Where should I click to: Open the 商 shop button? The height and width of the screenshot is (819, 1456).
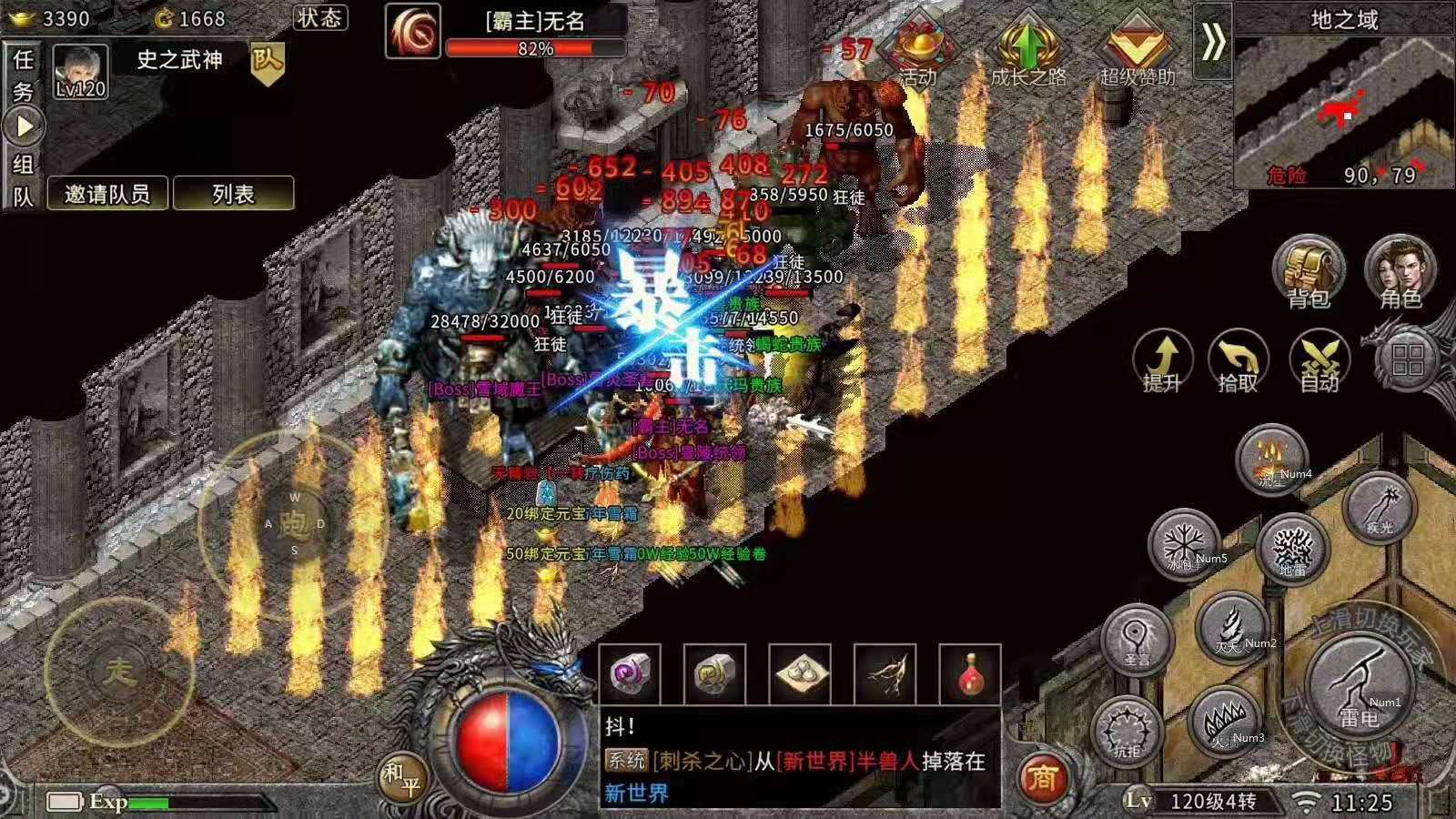click(1043, 777)
